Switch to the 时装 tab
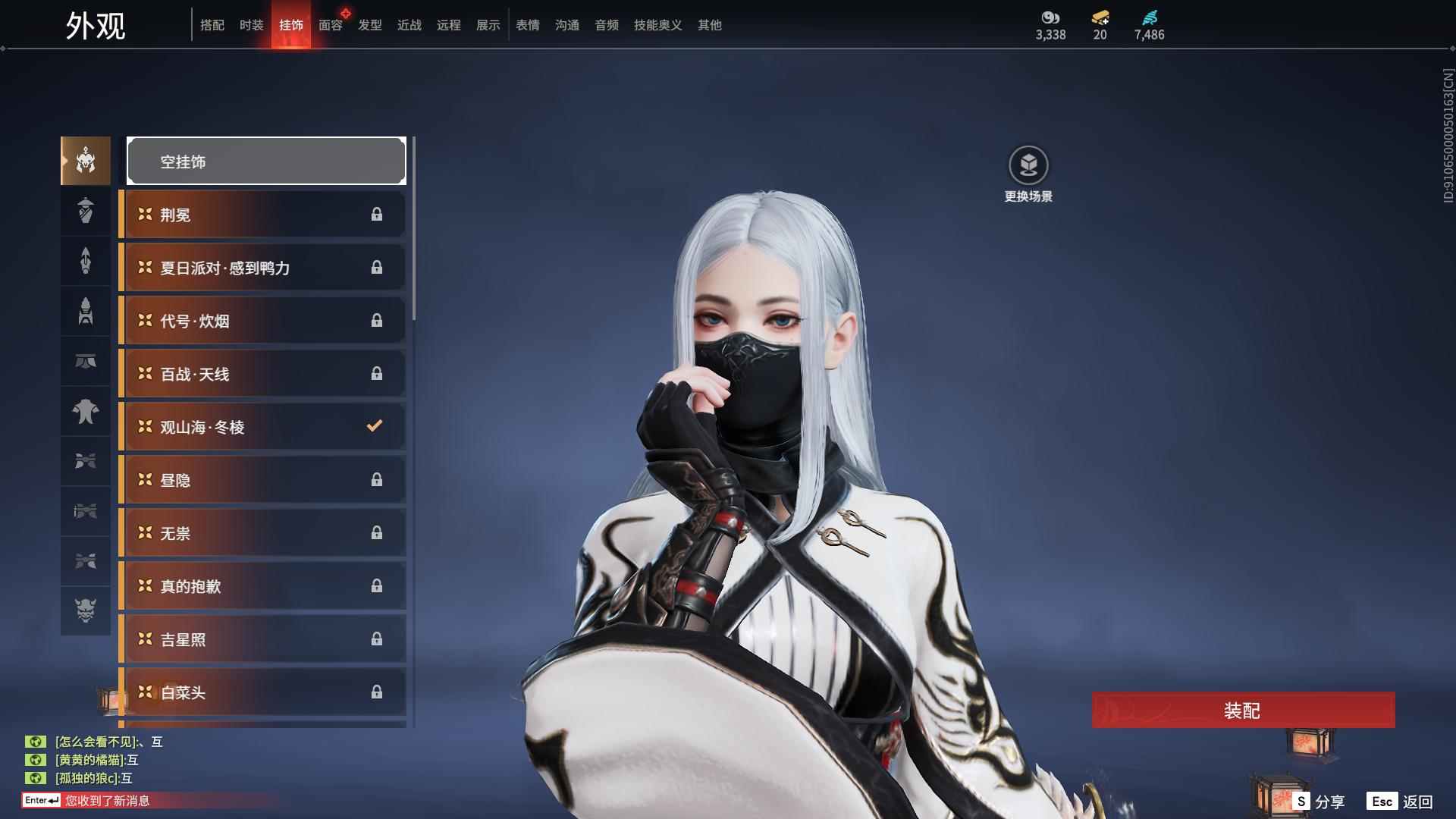Viewport: 1456px width, 819px height. tap(251, 25)
